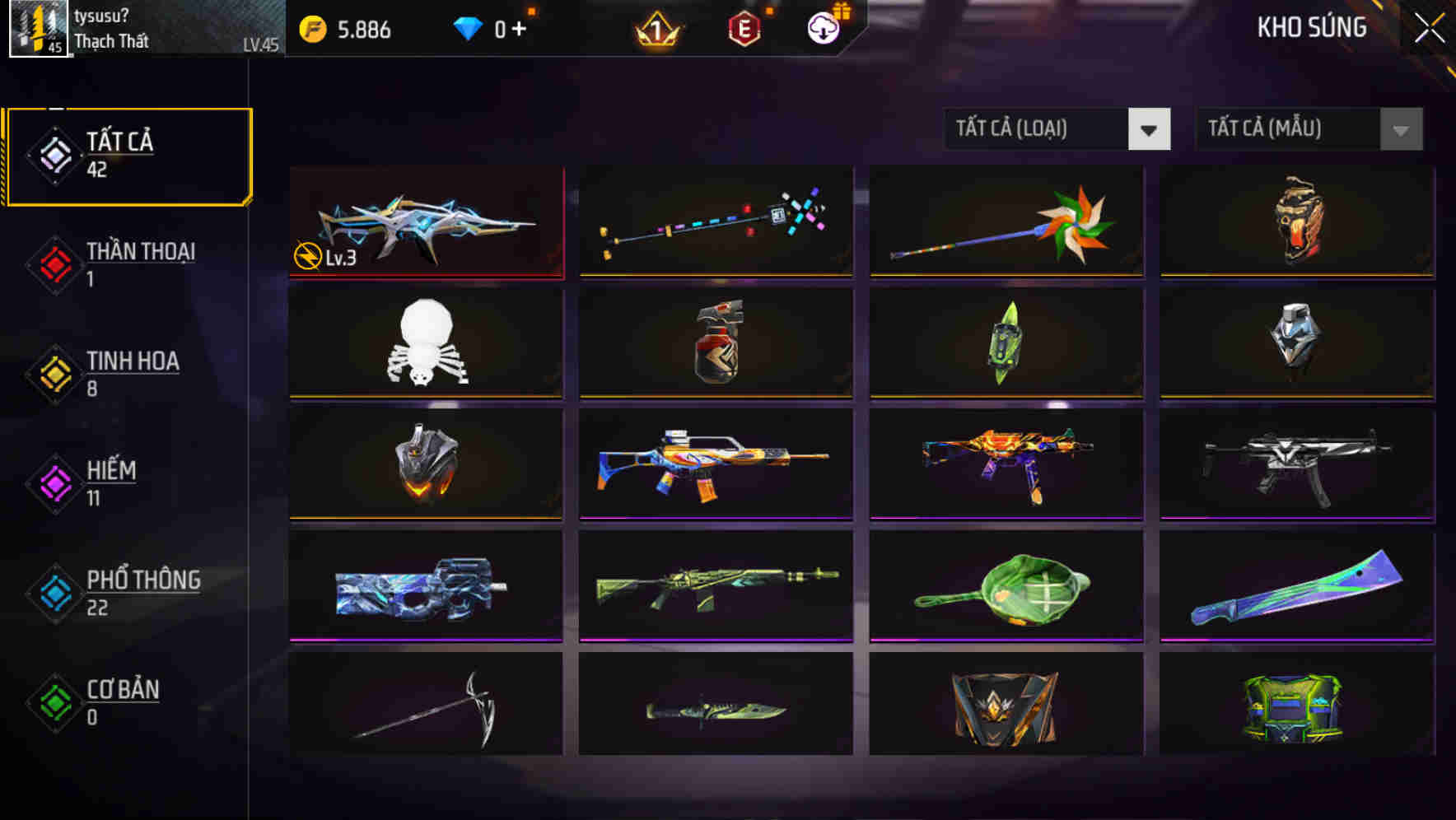
Task: Select the white spider grenade skin
Action: tap(425, 342)
